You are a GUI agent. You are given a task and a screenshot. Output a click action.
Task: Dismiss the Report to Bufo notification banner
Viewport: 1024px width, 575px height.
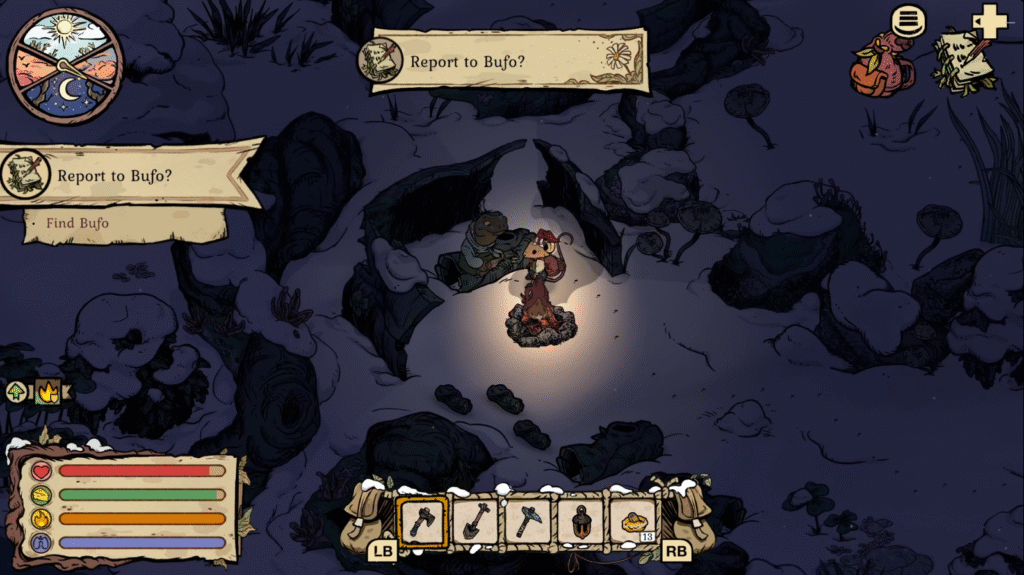pos(508,61)
